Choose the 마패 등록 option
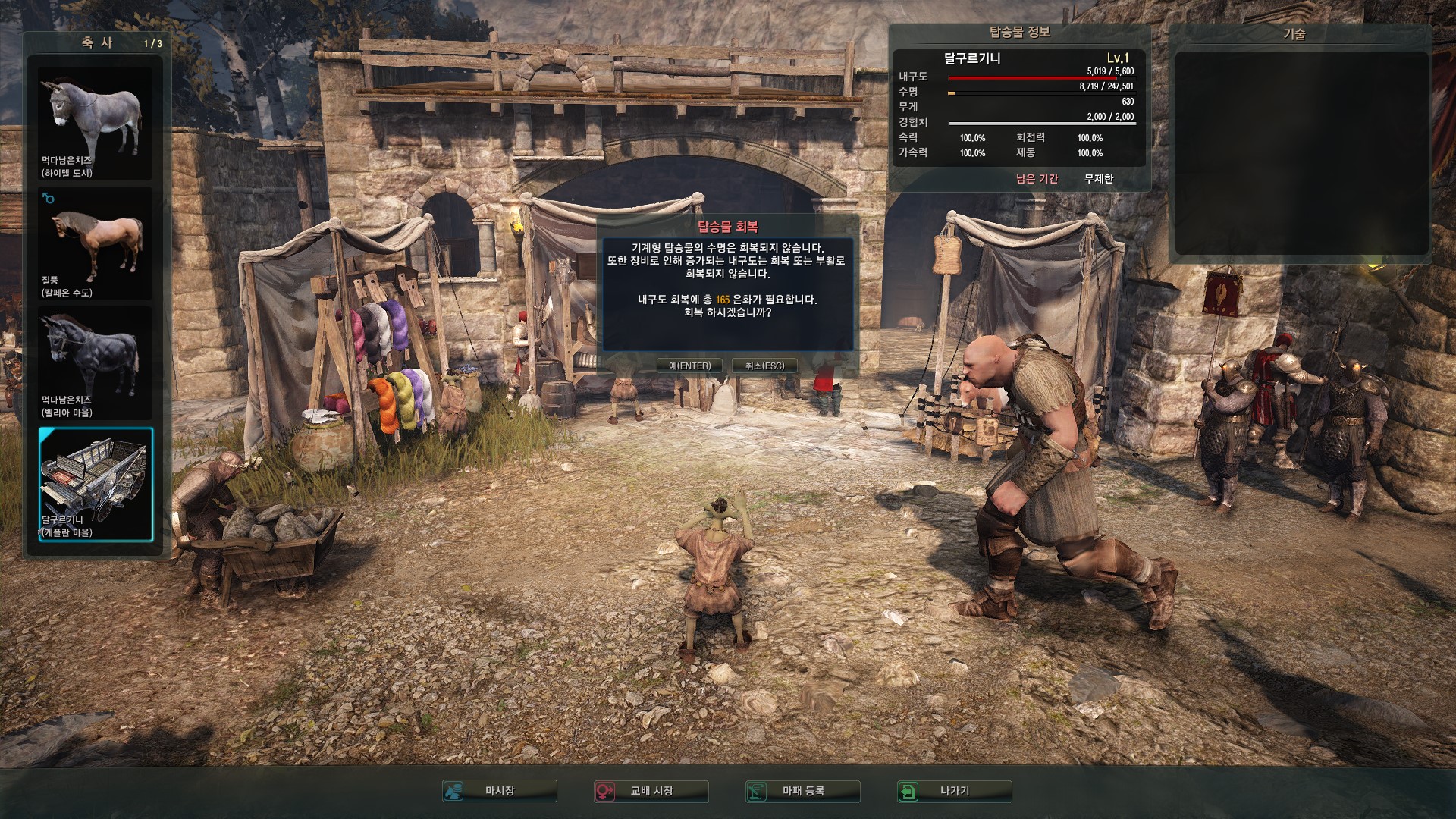Image resolution: width=1456 pixels, height=819 pixels. pos(803,791)
